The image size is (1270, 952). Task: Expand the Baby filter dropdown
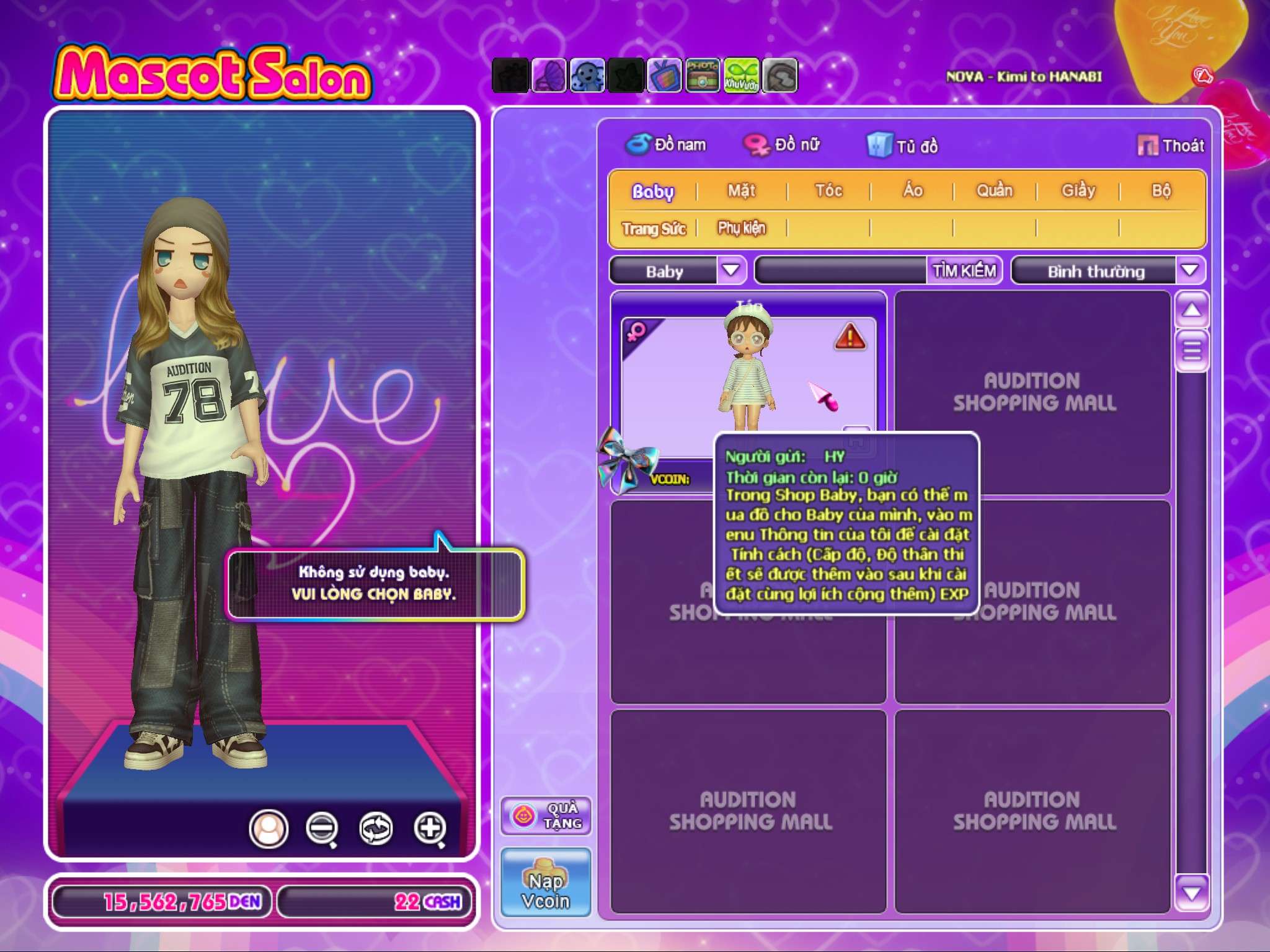[731, 270]
